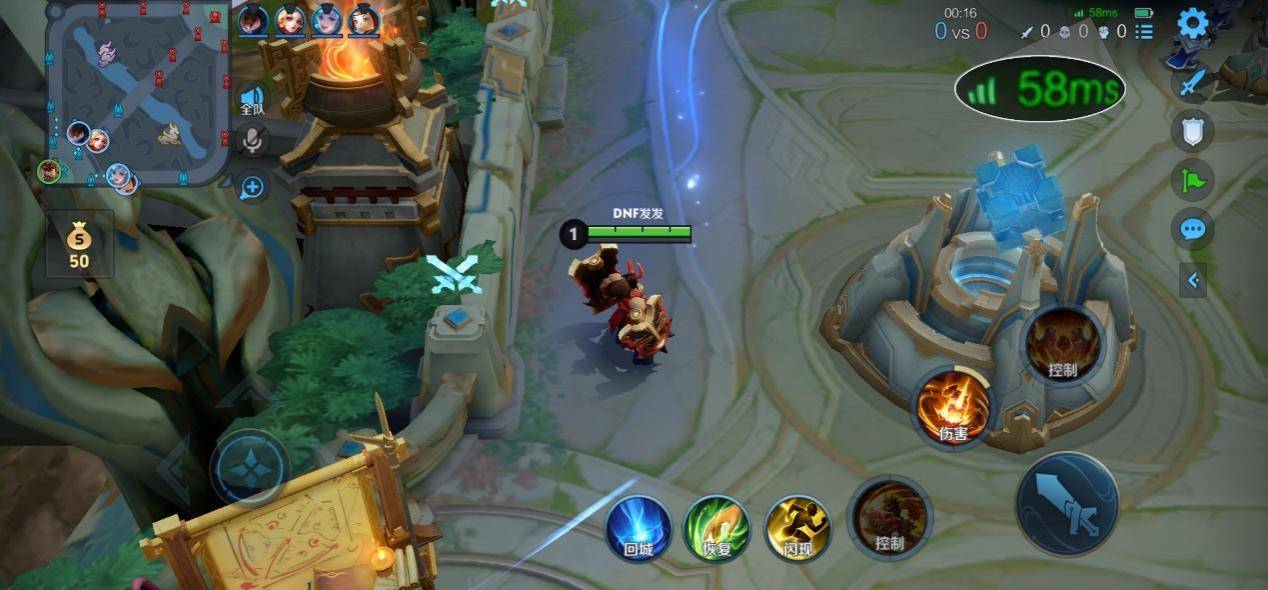Use the 回城 recall ability
The width and height of the screenshot is (1268, 590).
638,528
